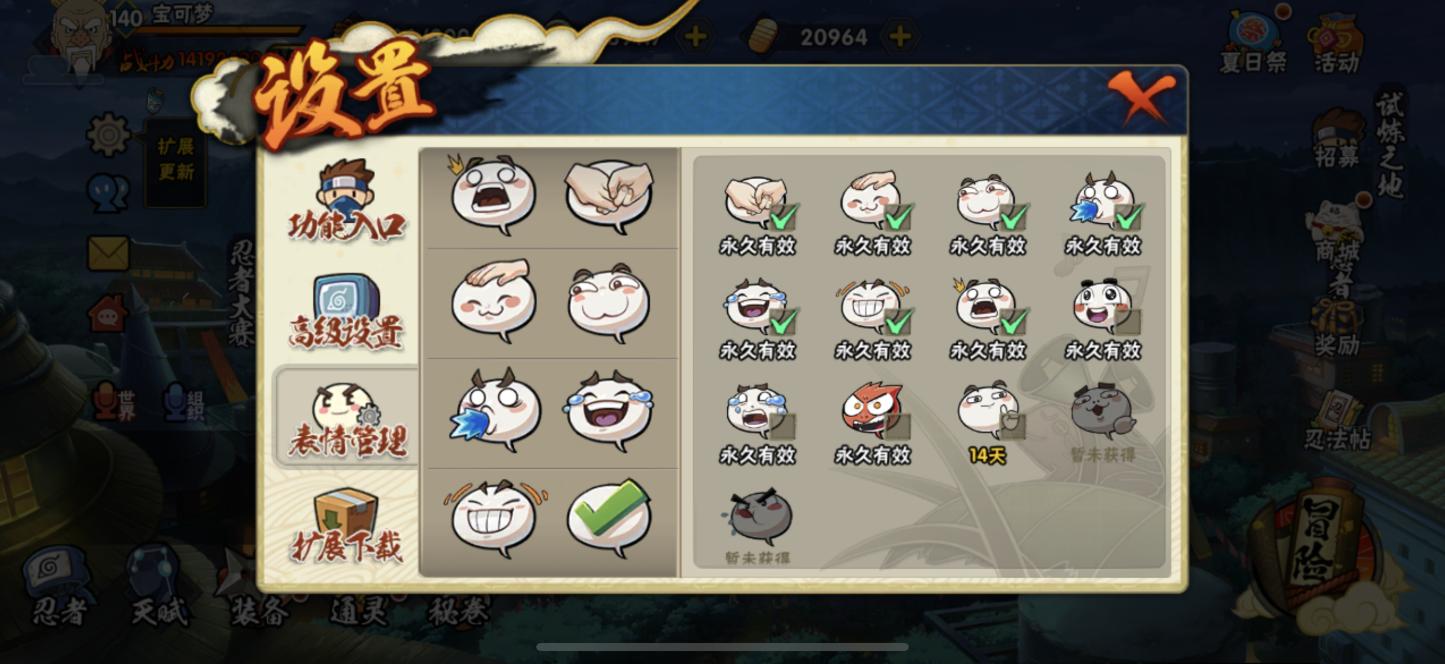Go to the 扩展下载 tab
The image size is (1445, 664).
coord(346,524)
